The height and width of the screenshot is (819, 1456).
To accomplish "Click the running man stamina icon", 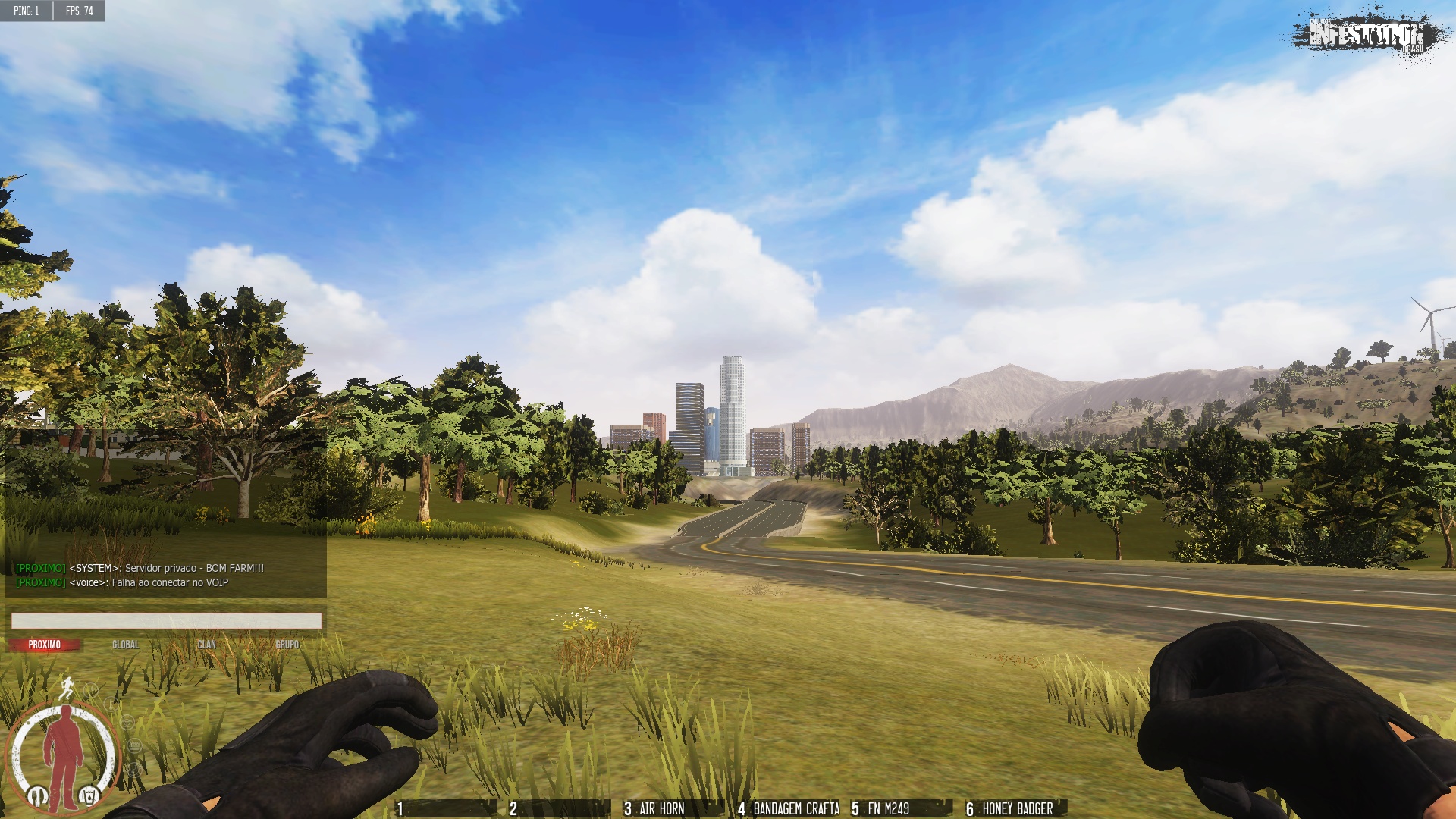I will coord(67,687).
